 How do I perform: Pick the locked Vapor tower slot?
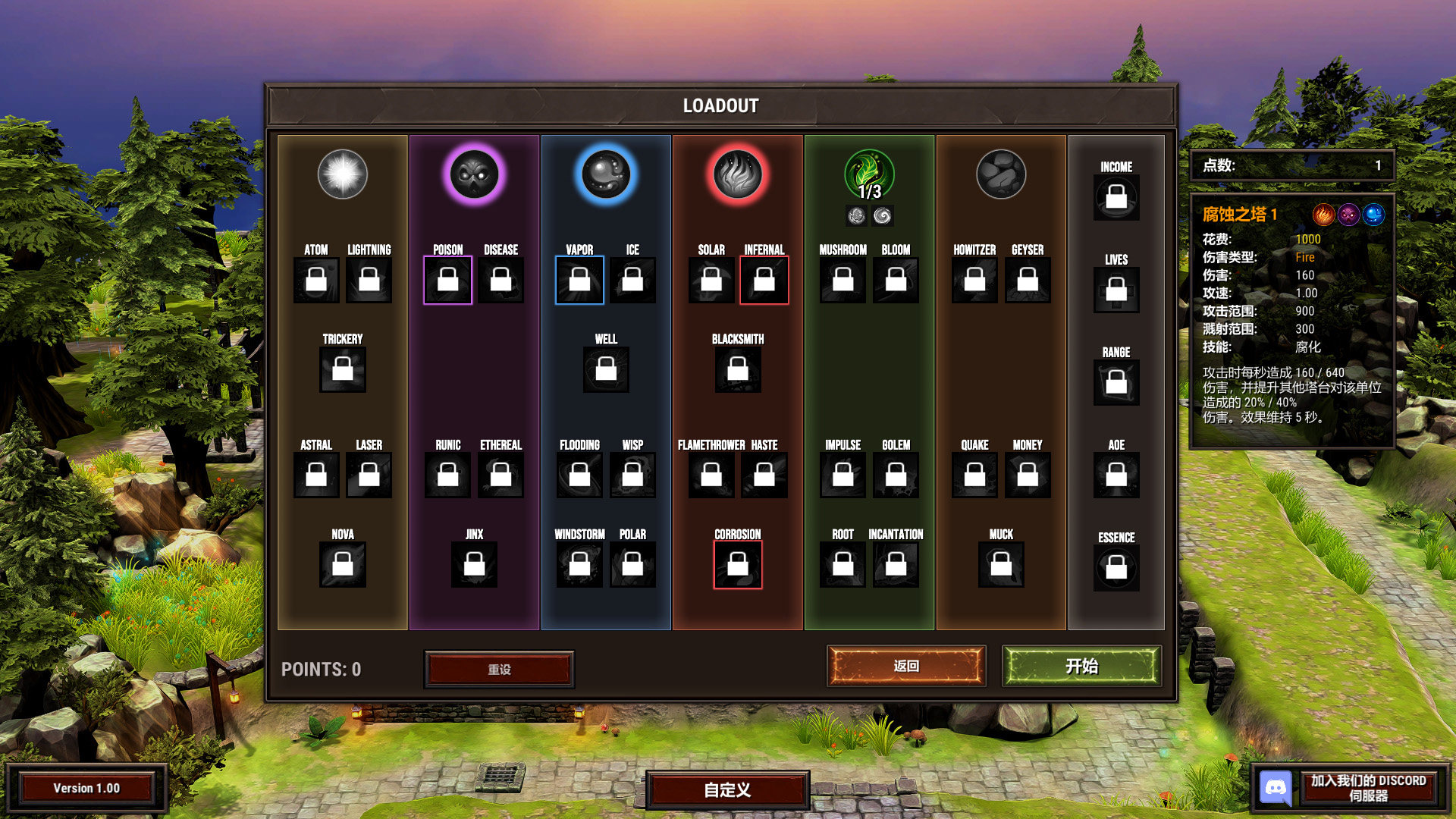pyautogui.click(x=579, y=281)
